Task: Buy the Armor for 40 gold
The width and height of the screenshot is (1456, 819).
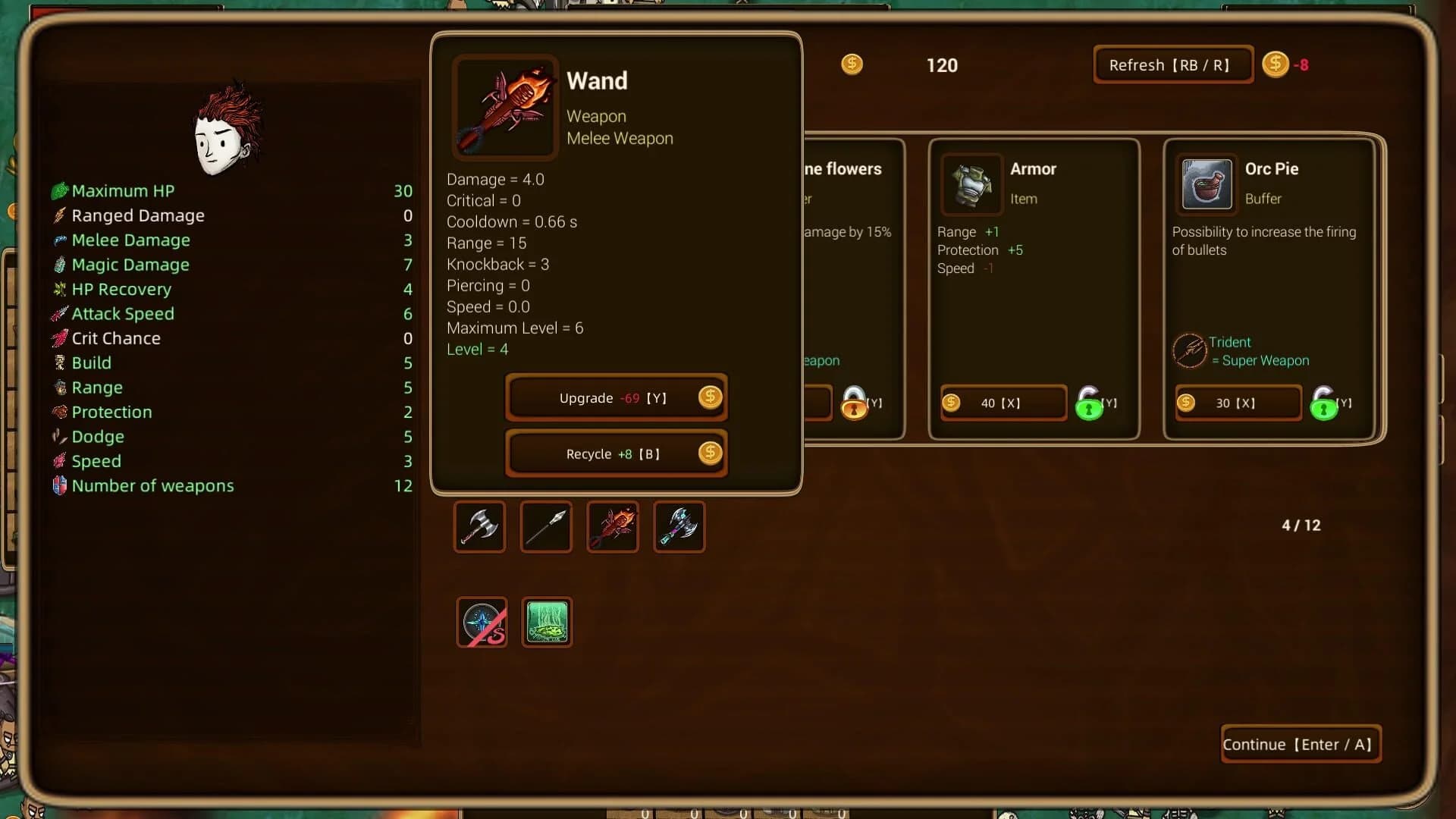Action: (x=1003, y=403)
